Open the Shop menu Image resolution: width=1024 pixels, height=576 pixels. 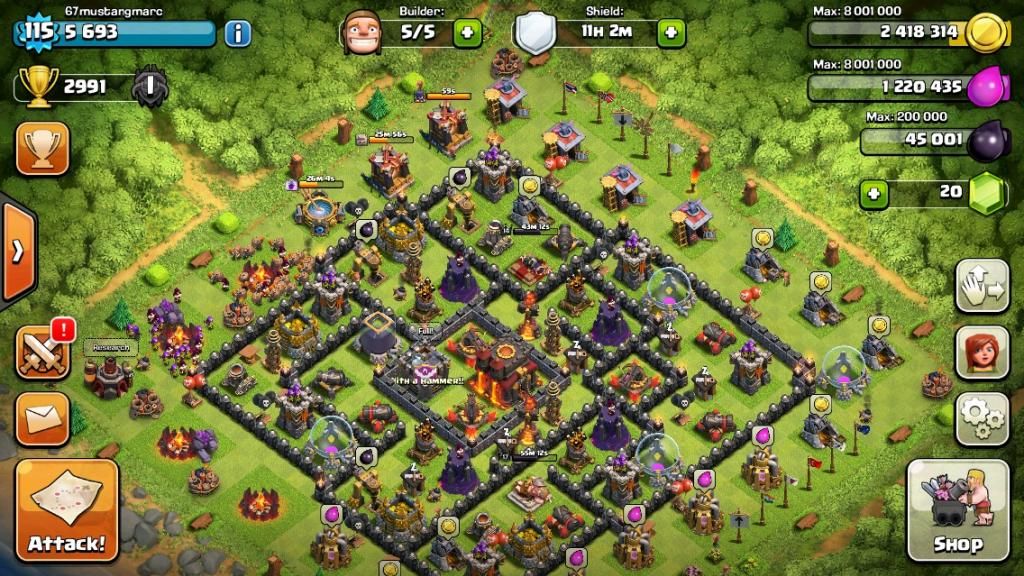[957, 510]
